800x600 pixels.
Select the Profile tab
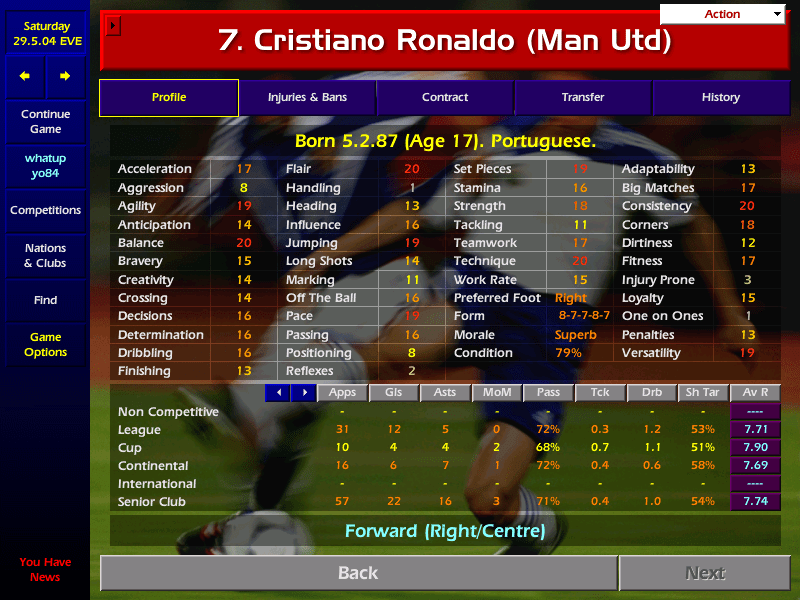point(169,97)
